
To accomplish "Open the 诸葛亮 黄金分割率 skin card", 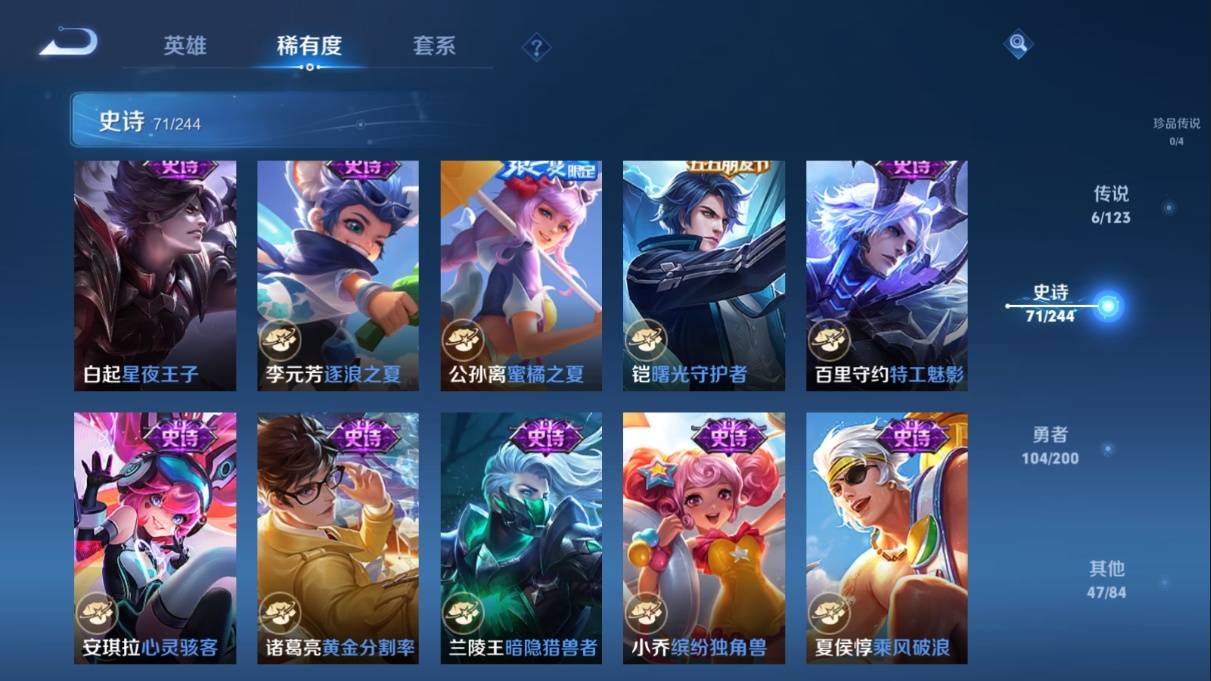I will click(x=338, y=537).
